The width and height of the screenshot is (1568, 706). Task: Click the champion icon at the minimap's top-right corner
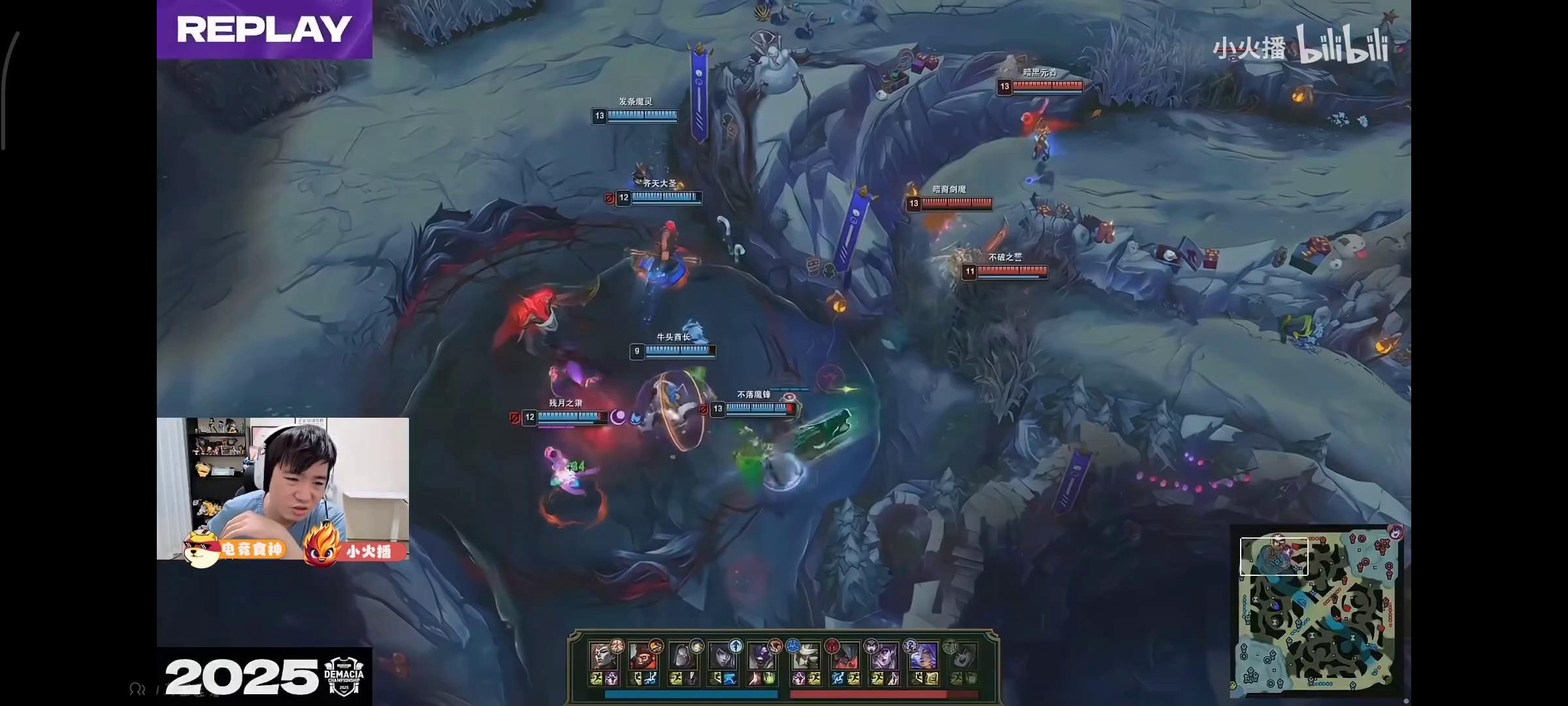(x=1396, y=532)
